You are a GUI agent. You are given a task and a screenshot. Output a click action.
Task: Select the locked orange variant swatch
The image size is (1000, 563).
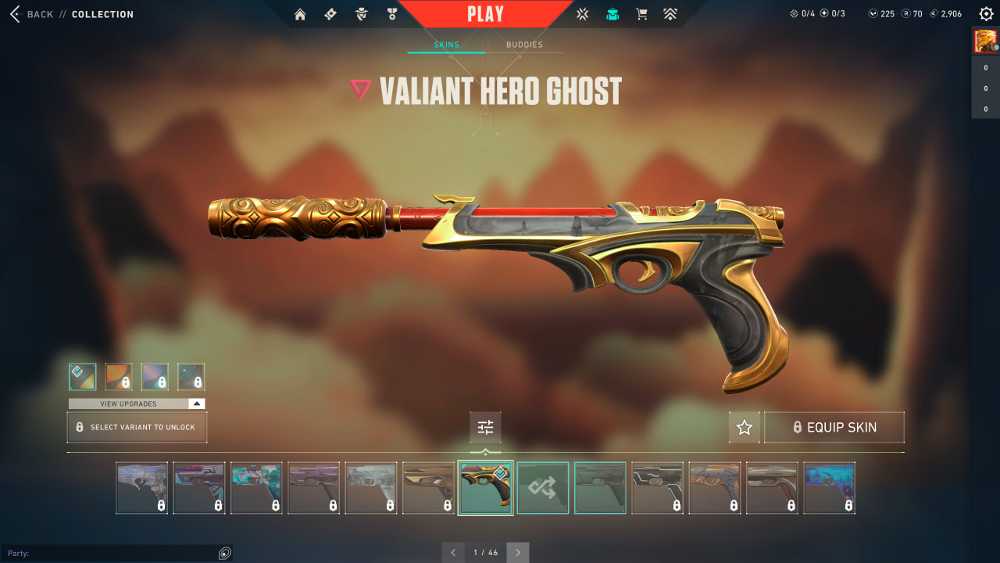pyautogui.click(x=119, y=377)
